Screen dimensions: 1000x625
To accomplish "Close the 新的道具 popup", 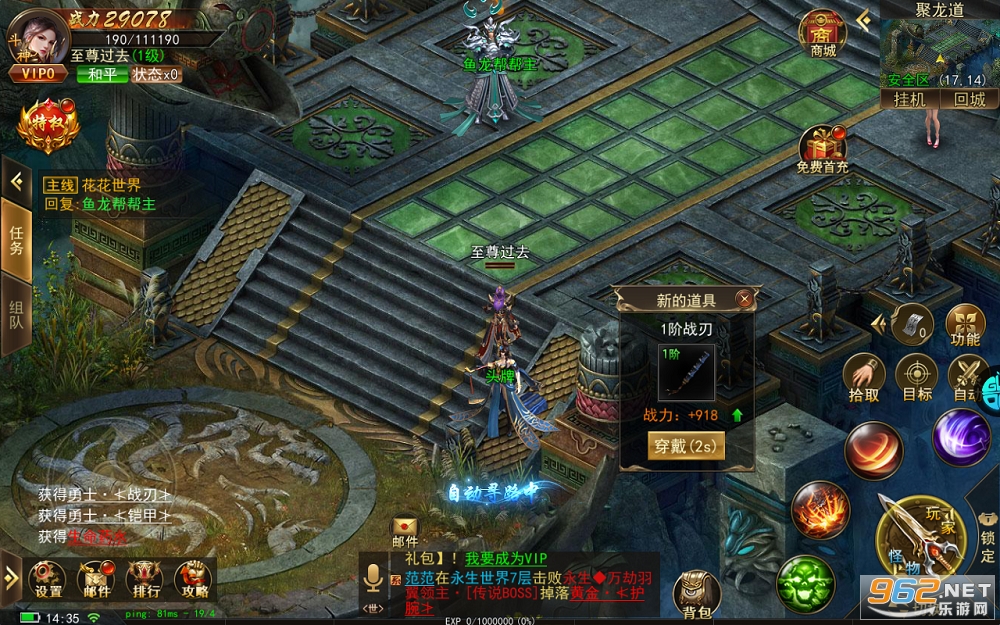I will [743, 299].
